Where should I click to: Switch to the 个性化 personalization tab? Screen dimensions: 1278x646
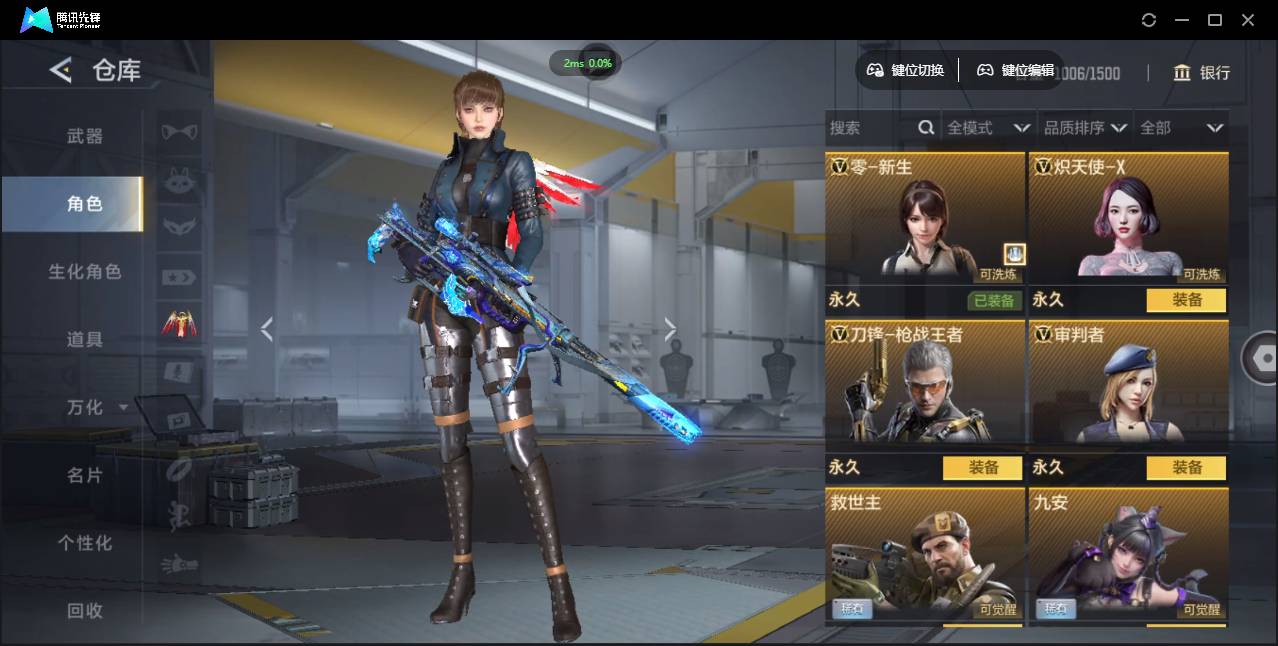tap(84, 543)
